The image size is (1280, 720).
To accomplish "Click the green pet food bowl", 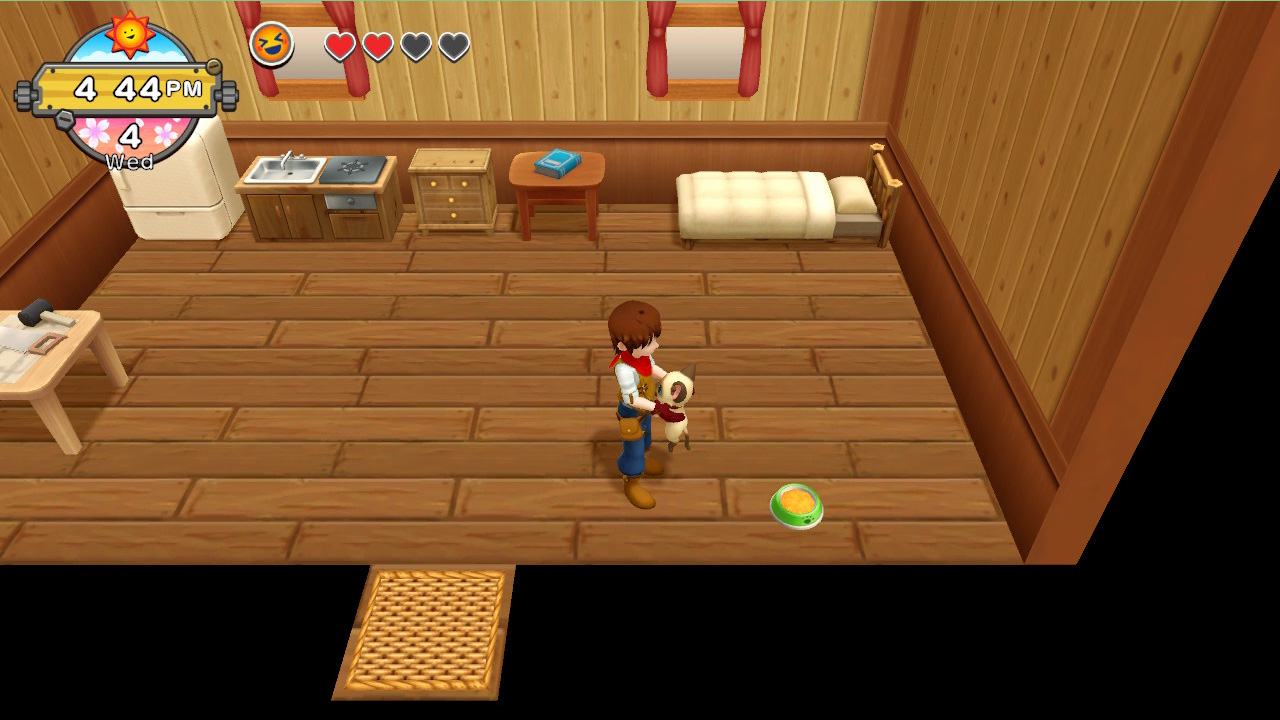I will [797, 505].
